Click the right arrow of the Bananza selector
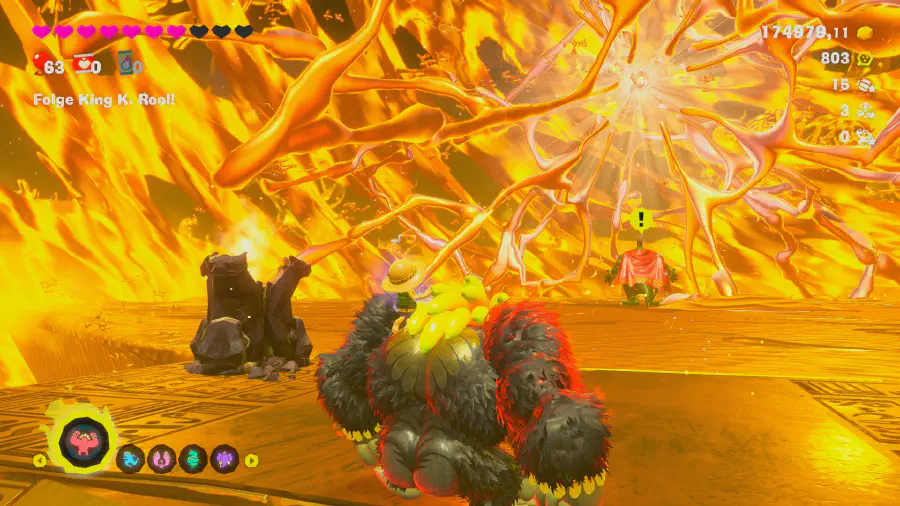Image resolution: width=900 pixels, height=506 pixels. pyautogui.click(x=252, y=460)
